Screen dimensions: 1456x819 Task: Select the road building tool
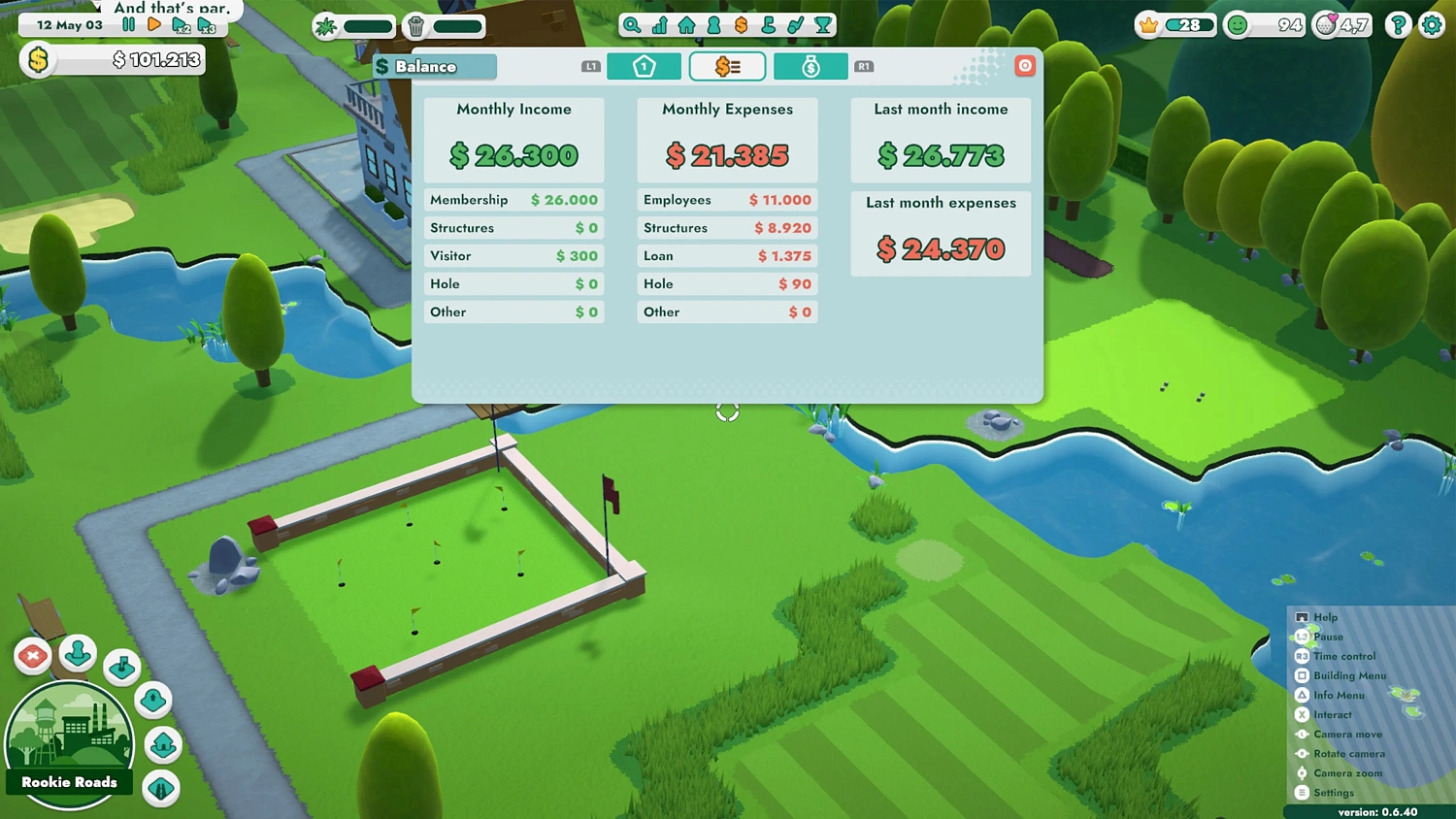pyautogui.click(x=161, y=786)
